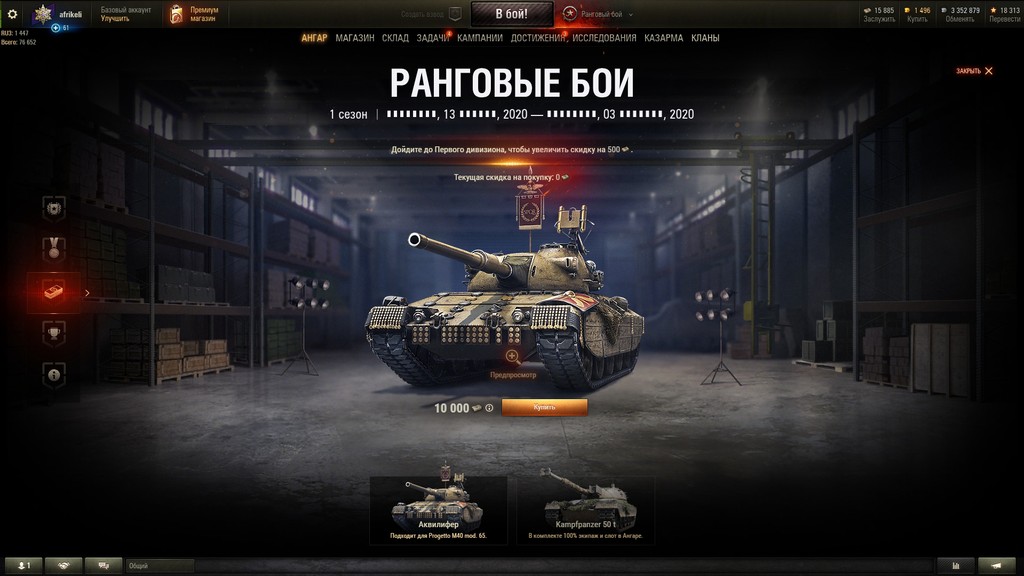Buy the tank for 10 000

pos(544,408)
